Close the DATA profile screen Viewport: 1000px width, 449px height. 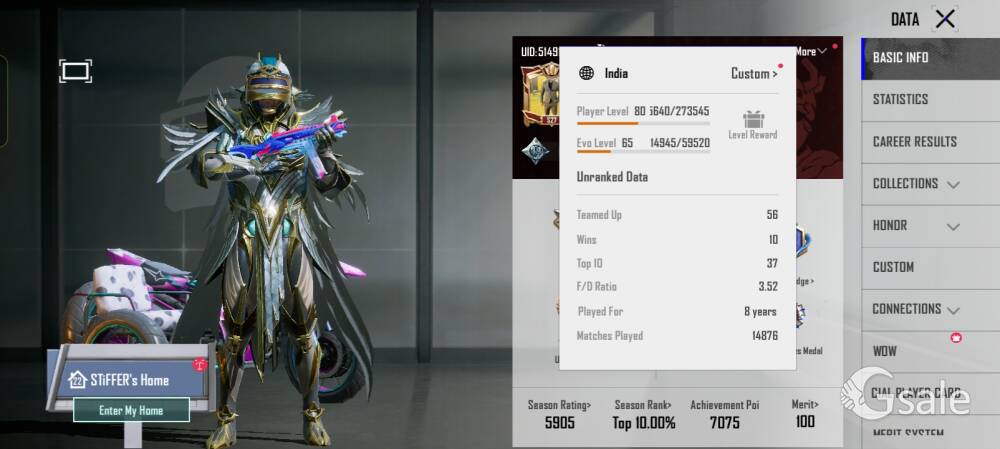pos(944,18)
